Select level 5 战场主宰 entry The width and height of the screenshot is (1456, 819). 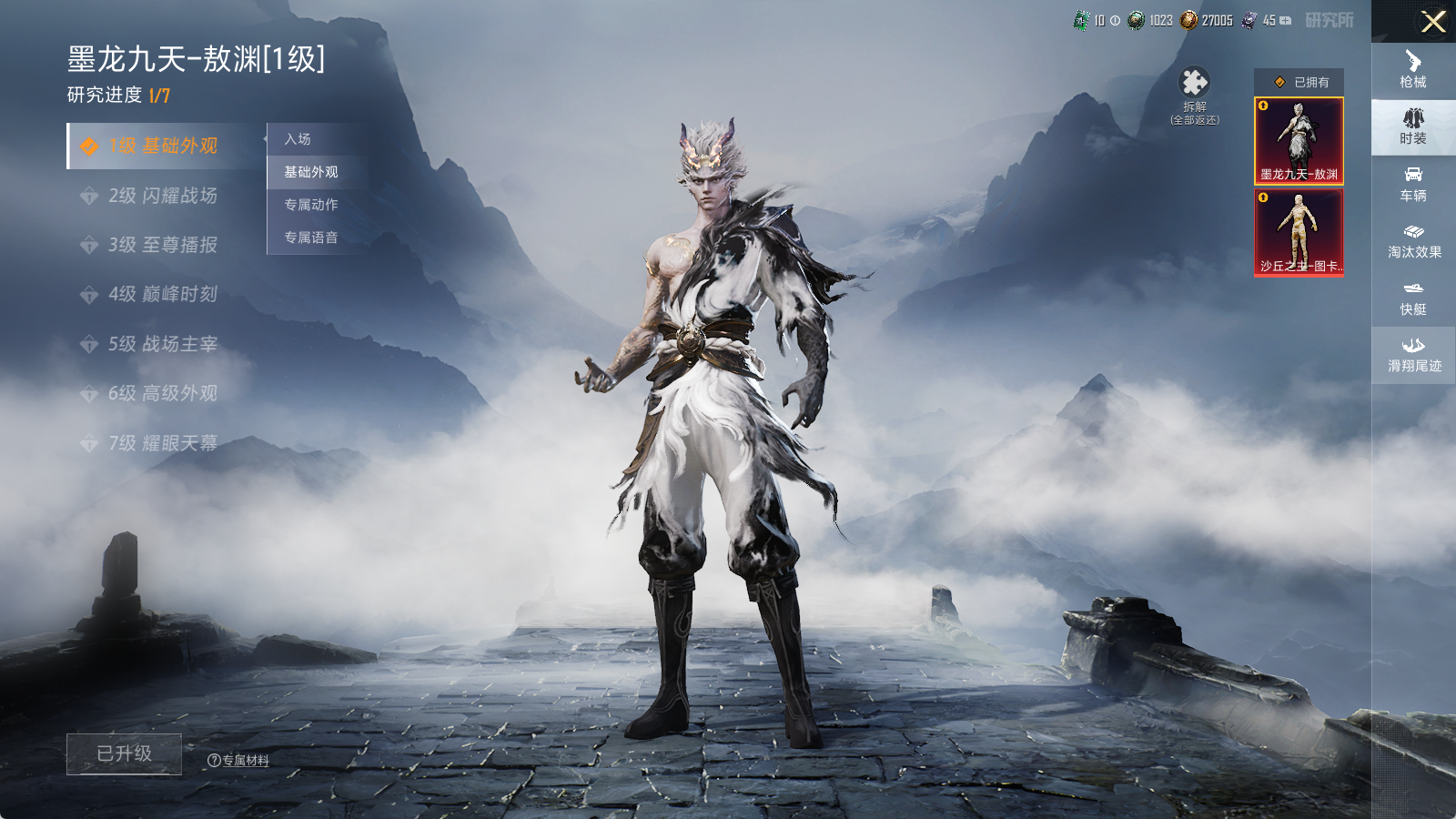[x=163, y=344]
